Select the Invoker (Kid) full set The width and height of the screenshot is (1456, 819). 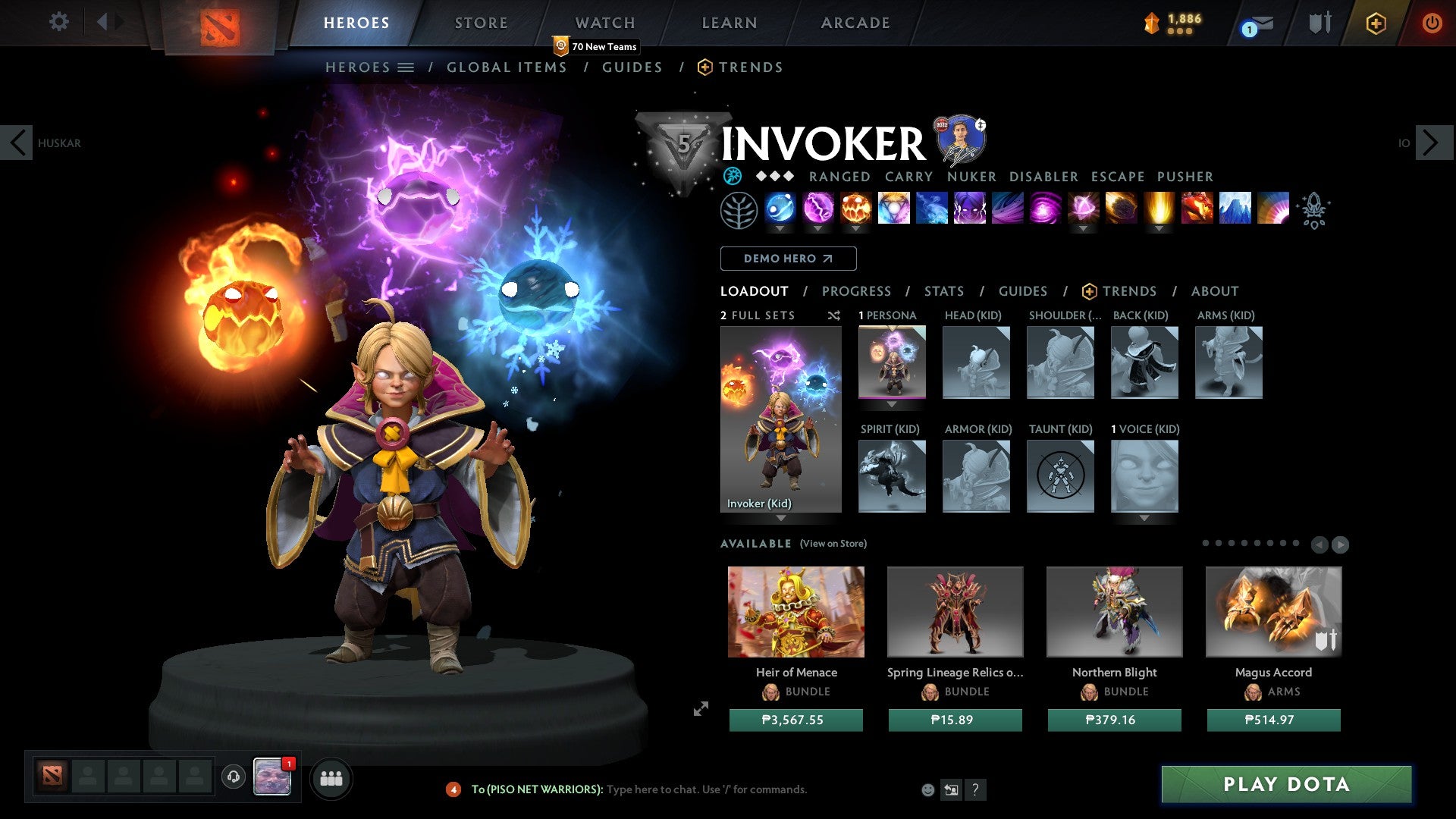pyautogui.click(x=780, y=419)
